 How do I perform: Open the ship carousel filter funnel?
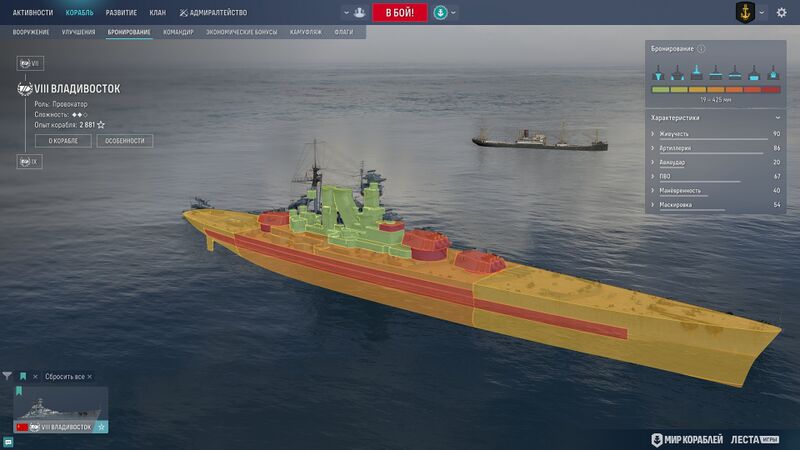(8, 376)
